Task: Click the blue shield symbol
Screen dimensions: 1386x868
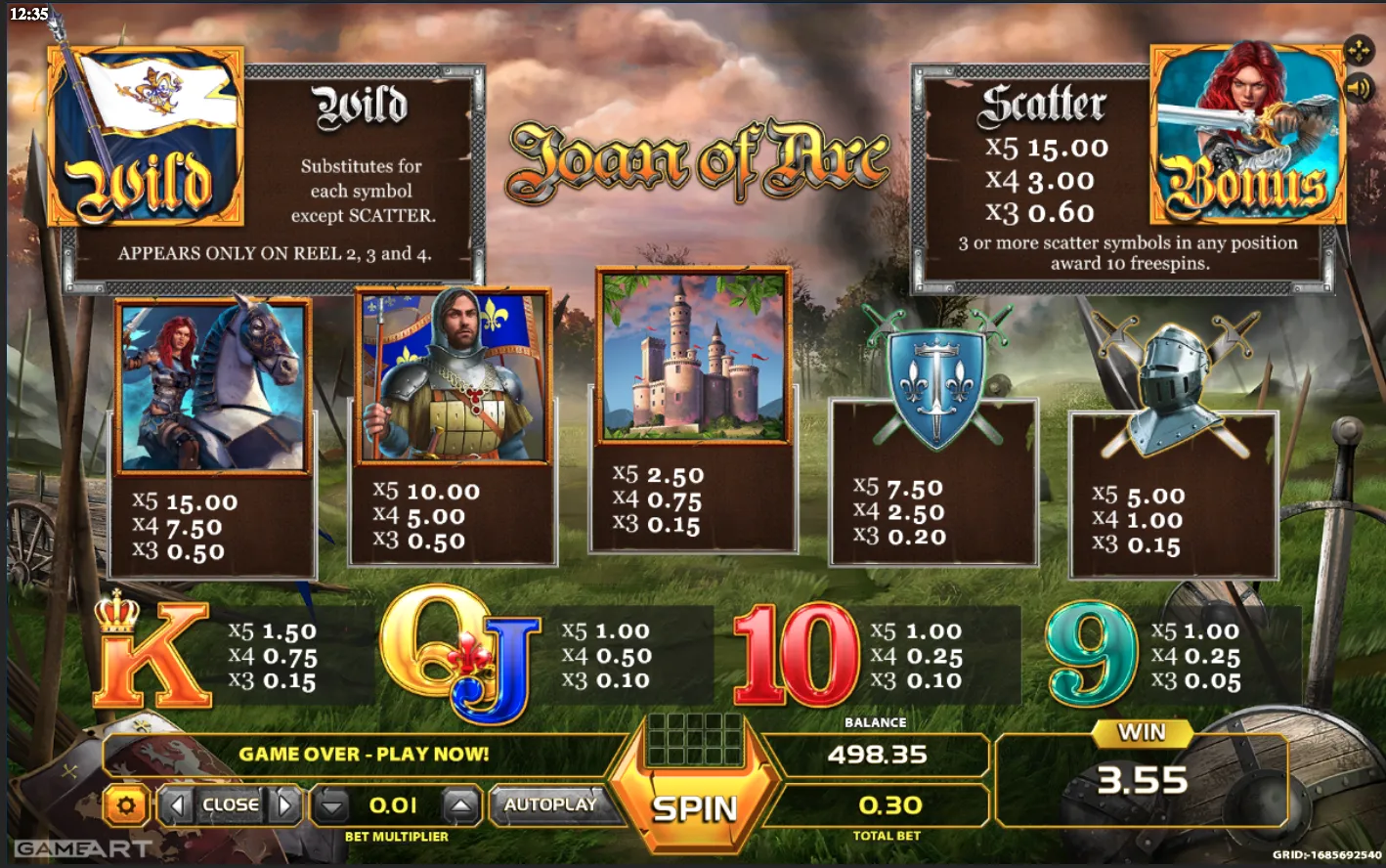Action: tap(934, 381)
